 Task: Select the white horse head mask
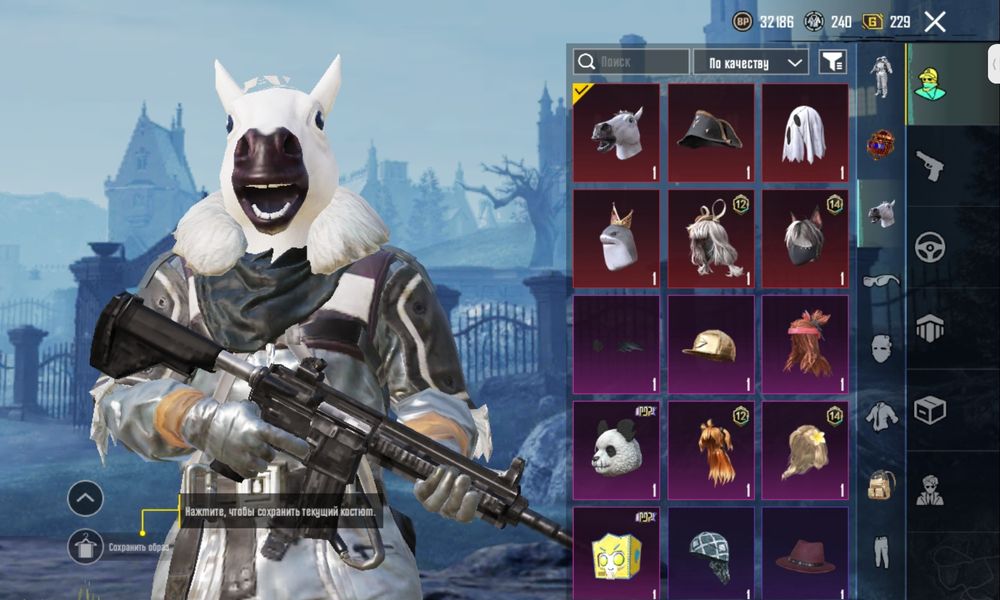616,132
